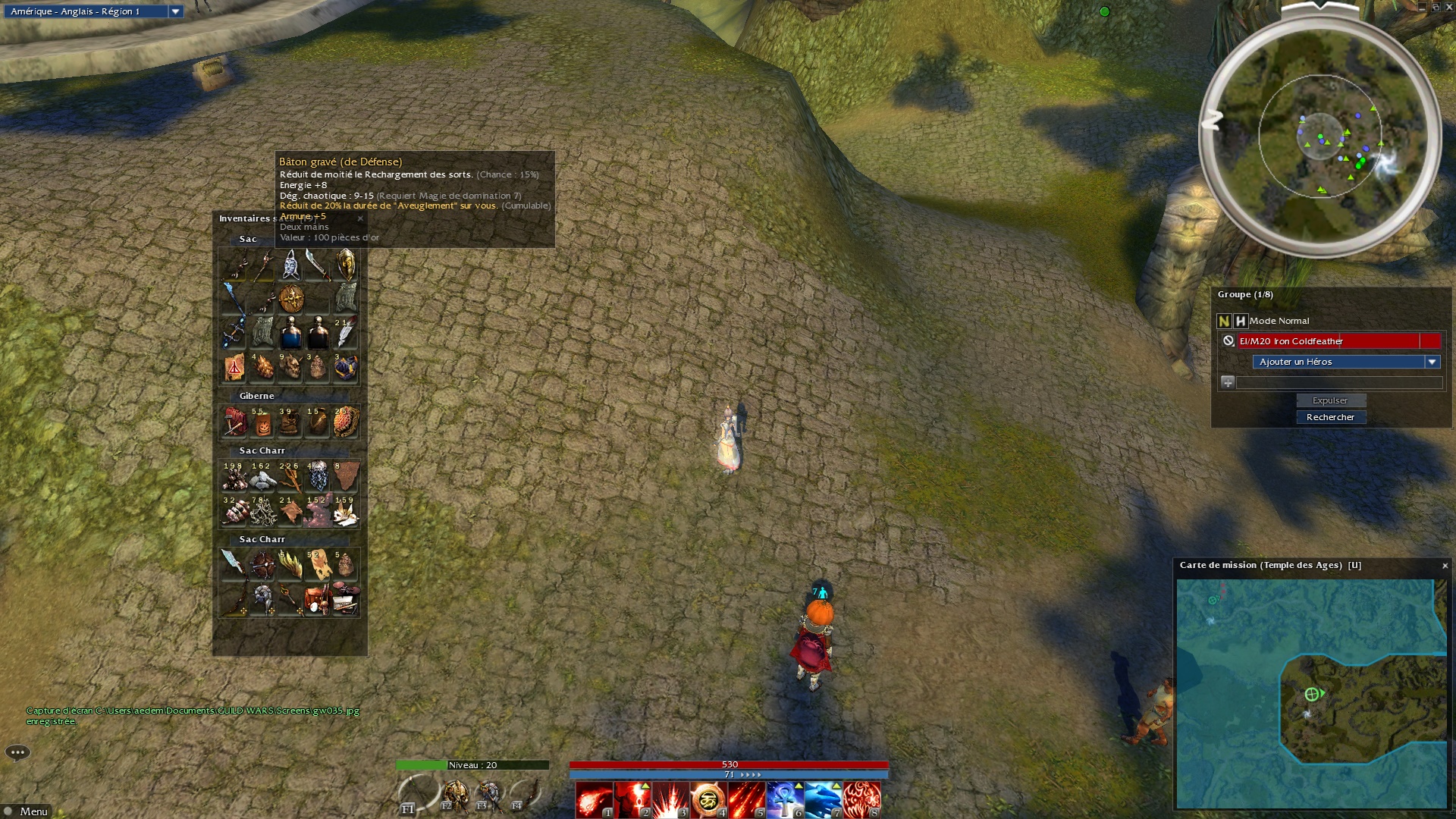Click the circular compass minimap
The width and height of the screenshot is (1456, 819).
(1320, 138)
